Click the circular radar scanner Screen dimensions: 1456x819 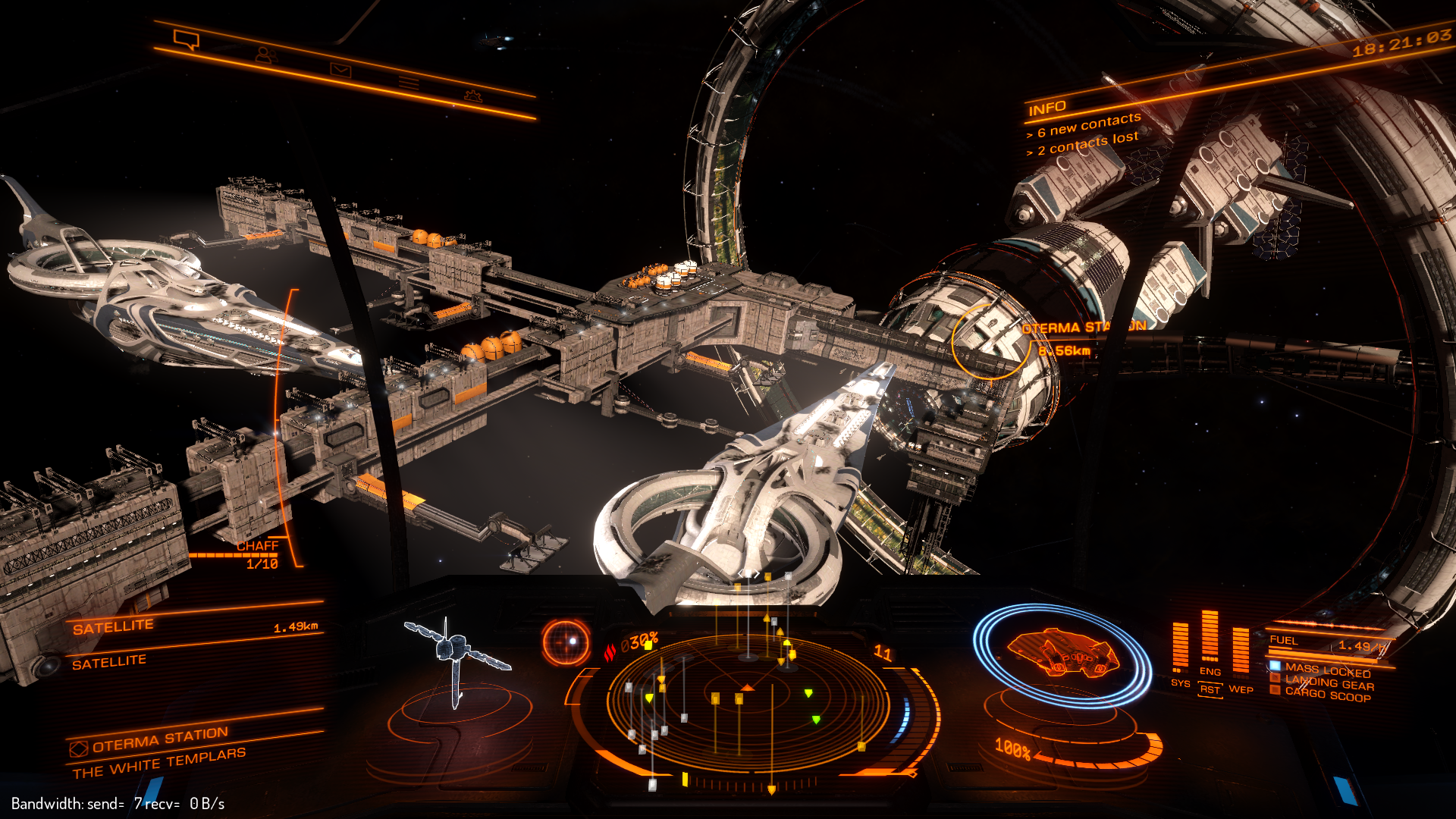747,701
